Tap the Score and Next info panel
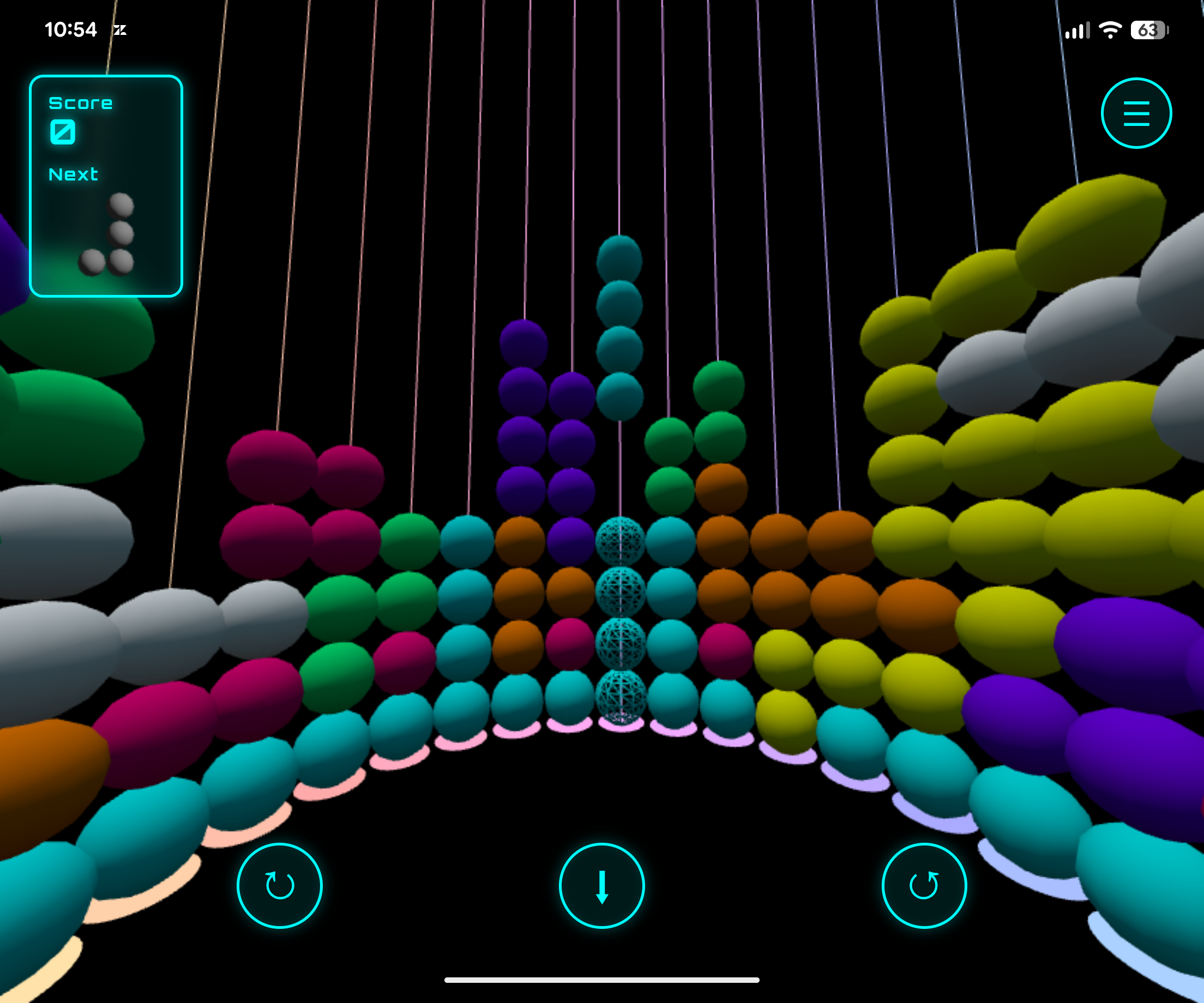 click(x=106, y=186)
